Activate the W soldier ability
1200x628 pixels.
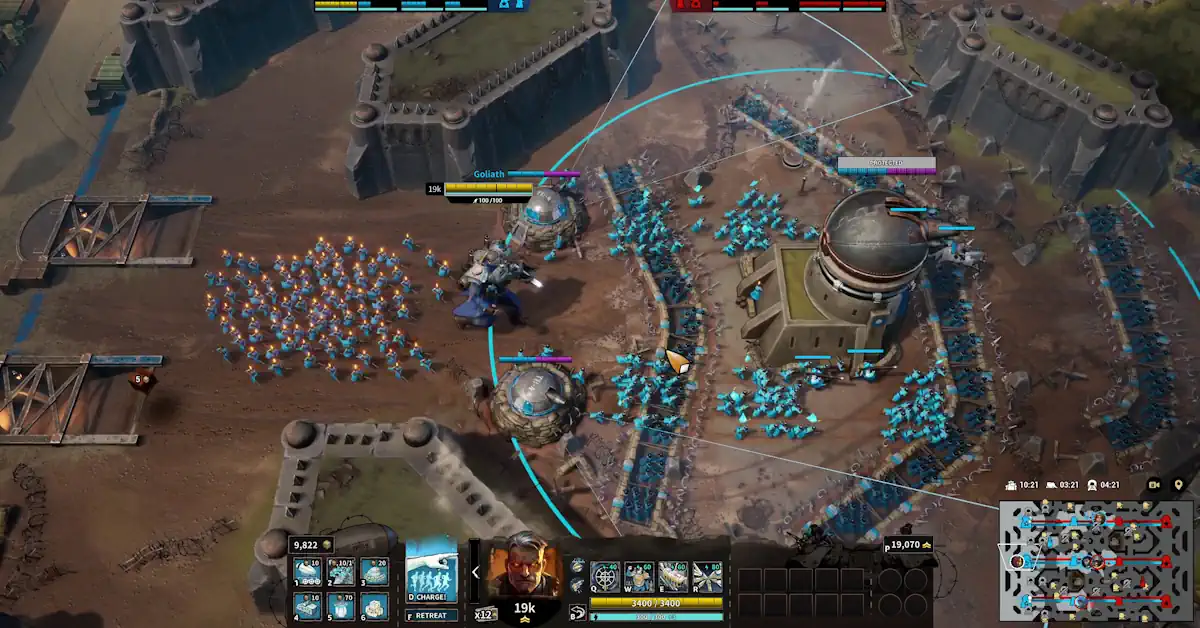(x=639, y=577)
